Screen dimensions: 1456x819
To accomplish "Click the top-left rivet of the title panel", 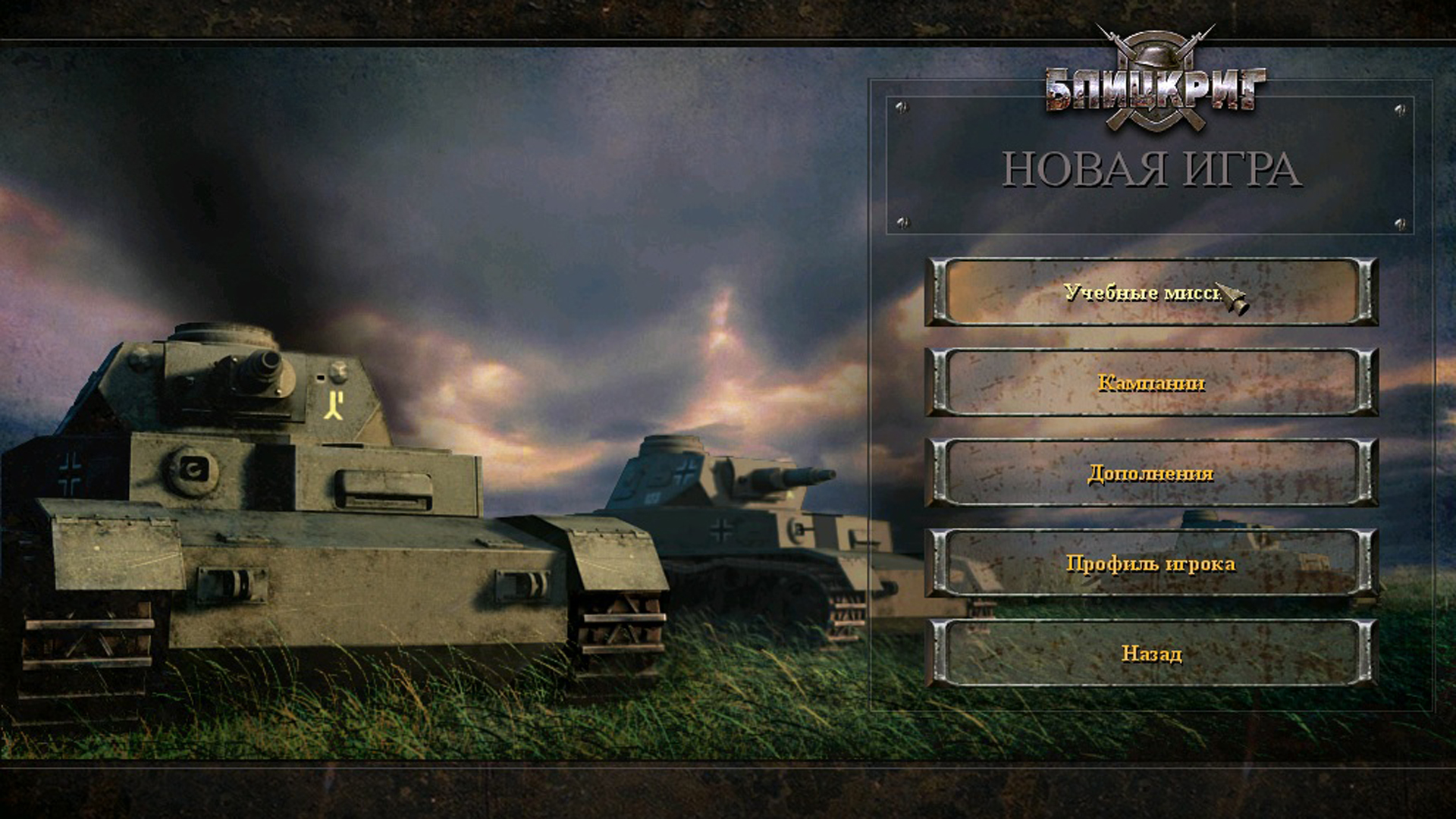I will 902,107.
